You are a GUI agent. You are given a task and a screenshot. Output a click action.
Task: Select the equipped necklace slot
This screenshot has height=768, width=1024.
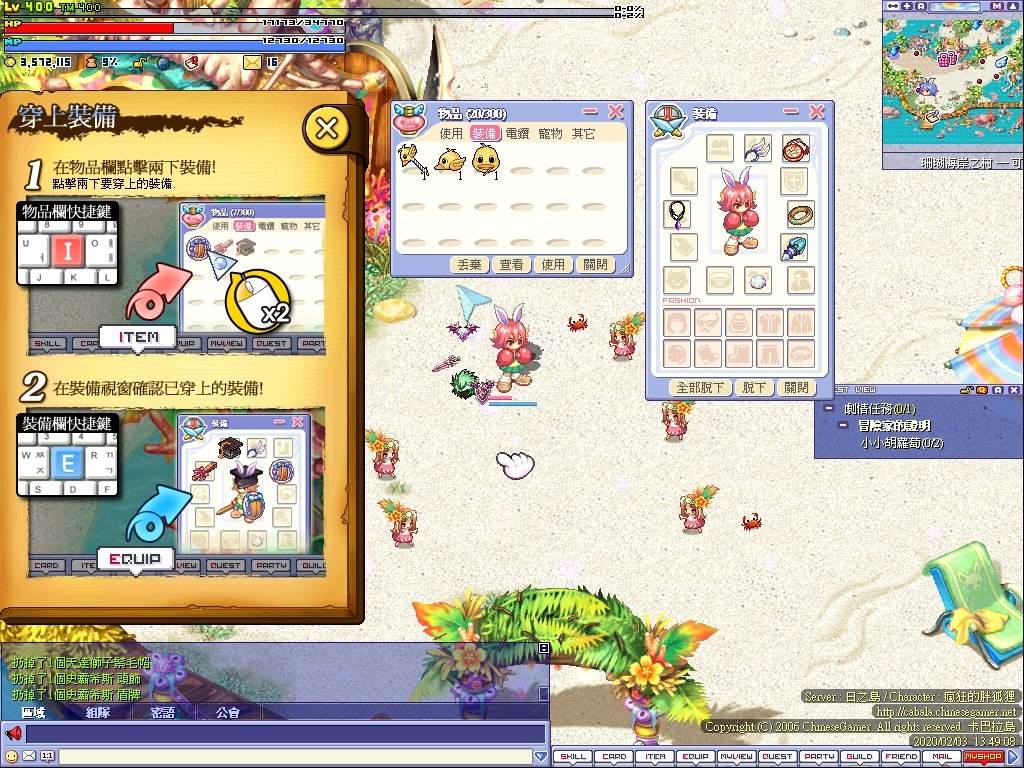[x=677, y=213]
